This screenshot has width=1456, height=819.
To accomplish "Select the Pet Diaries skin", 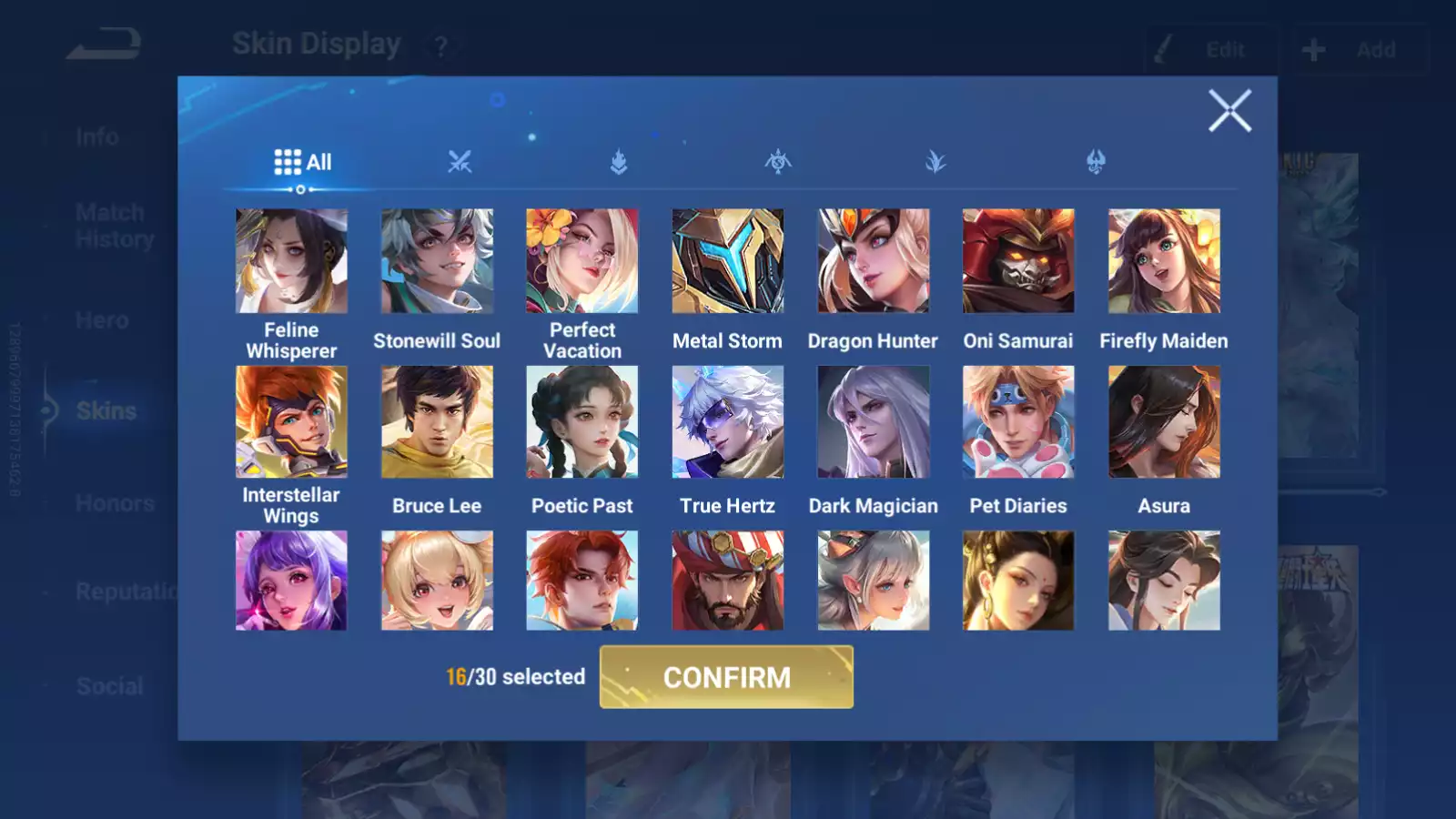I will (1018, 422).
